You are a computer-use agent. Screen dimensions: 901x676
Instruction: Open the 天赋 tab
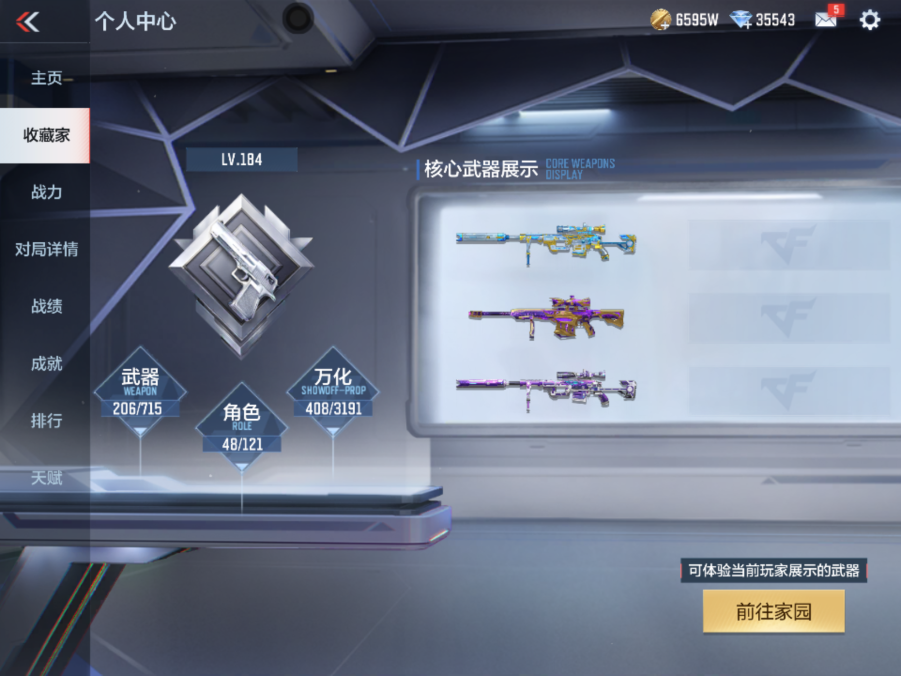click(46, 478)
